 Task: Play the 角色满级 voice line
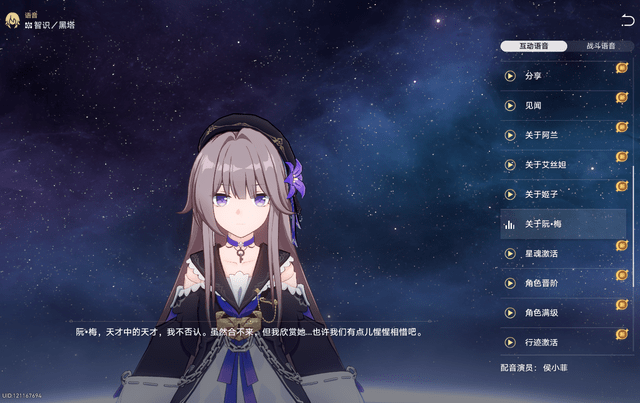coord(510,313)
